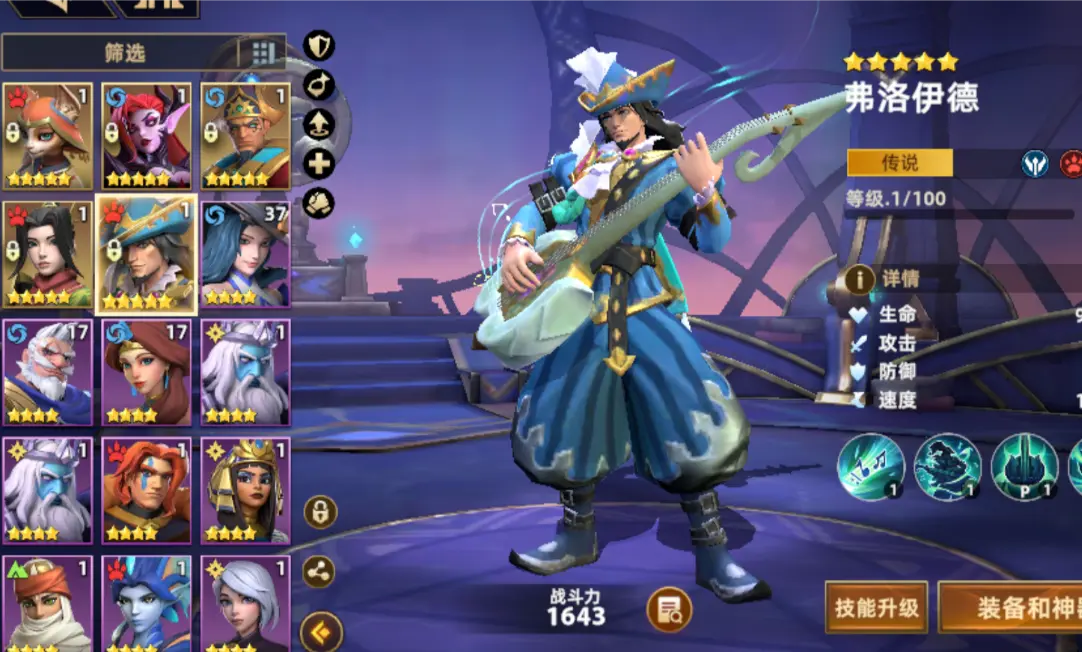The width and height of the screenshot is (1082, 652).
Task: View the music-note skill icon
Action: (871, 467)
